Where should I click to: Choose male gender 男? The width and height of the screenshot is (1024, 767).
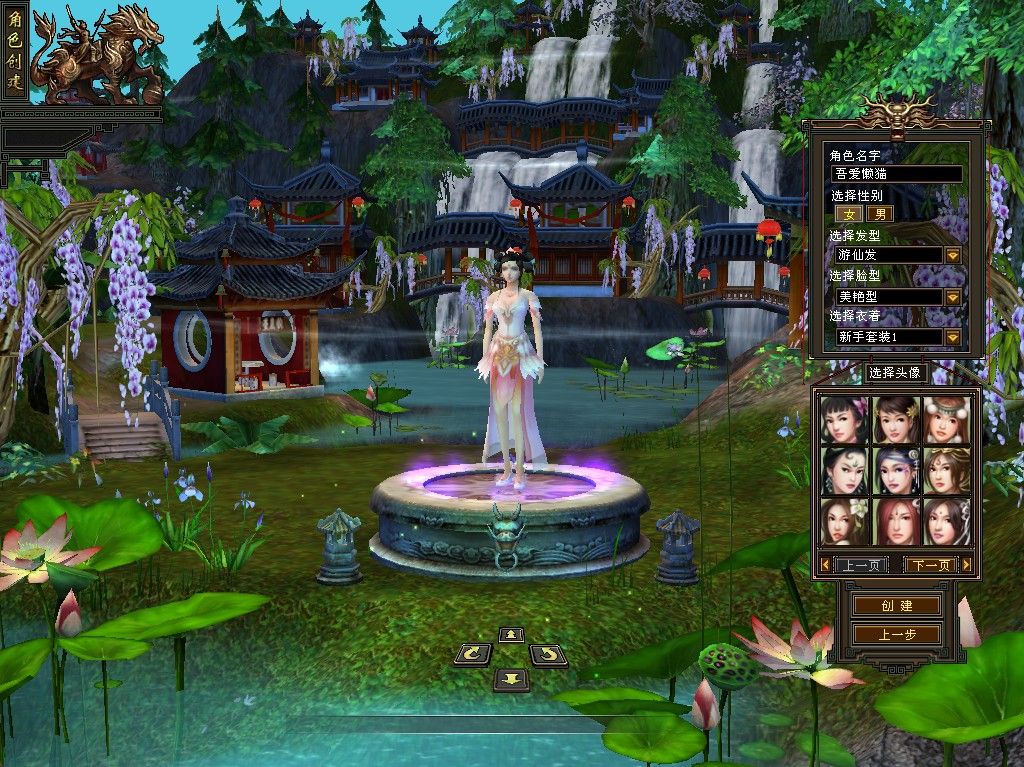pos(879,213)
